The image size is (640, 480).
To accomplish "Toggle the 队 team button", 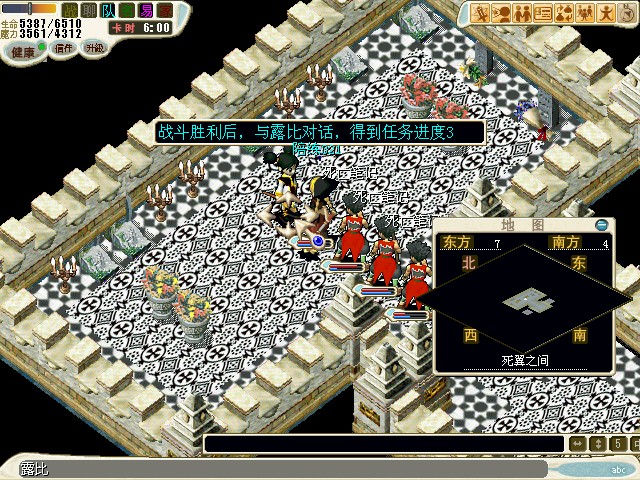I will (x=108, y=10).
